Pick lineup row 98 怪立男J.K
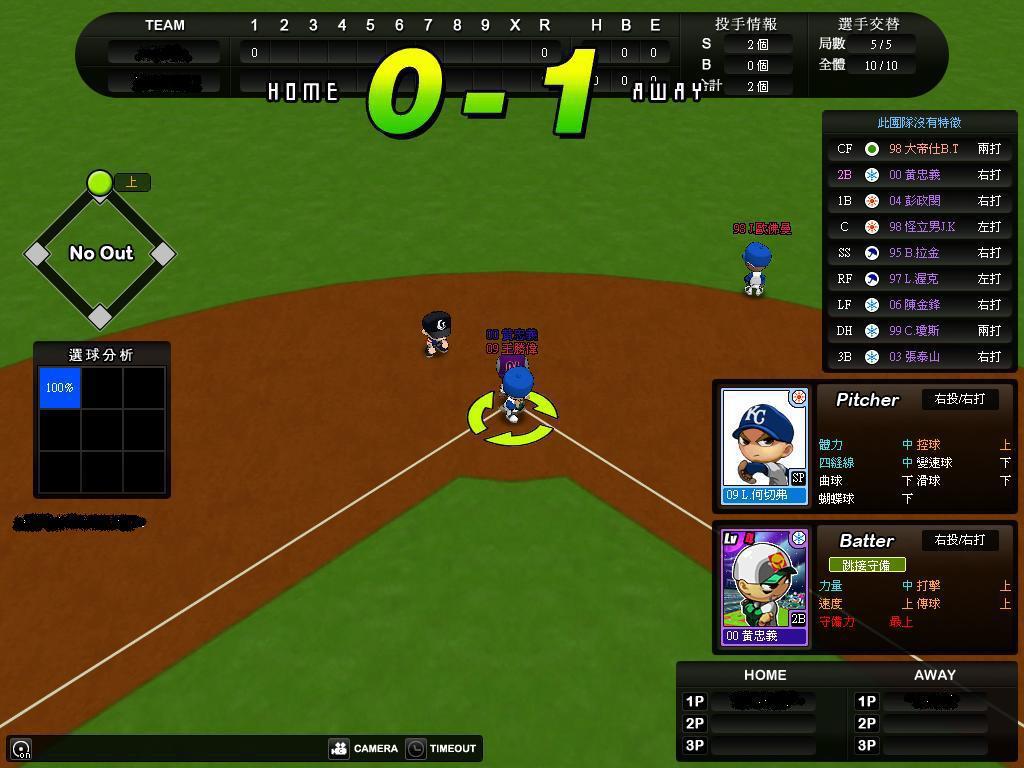This screenshot has width=1024, height=768. tap(920, 227)
